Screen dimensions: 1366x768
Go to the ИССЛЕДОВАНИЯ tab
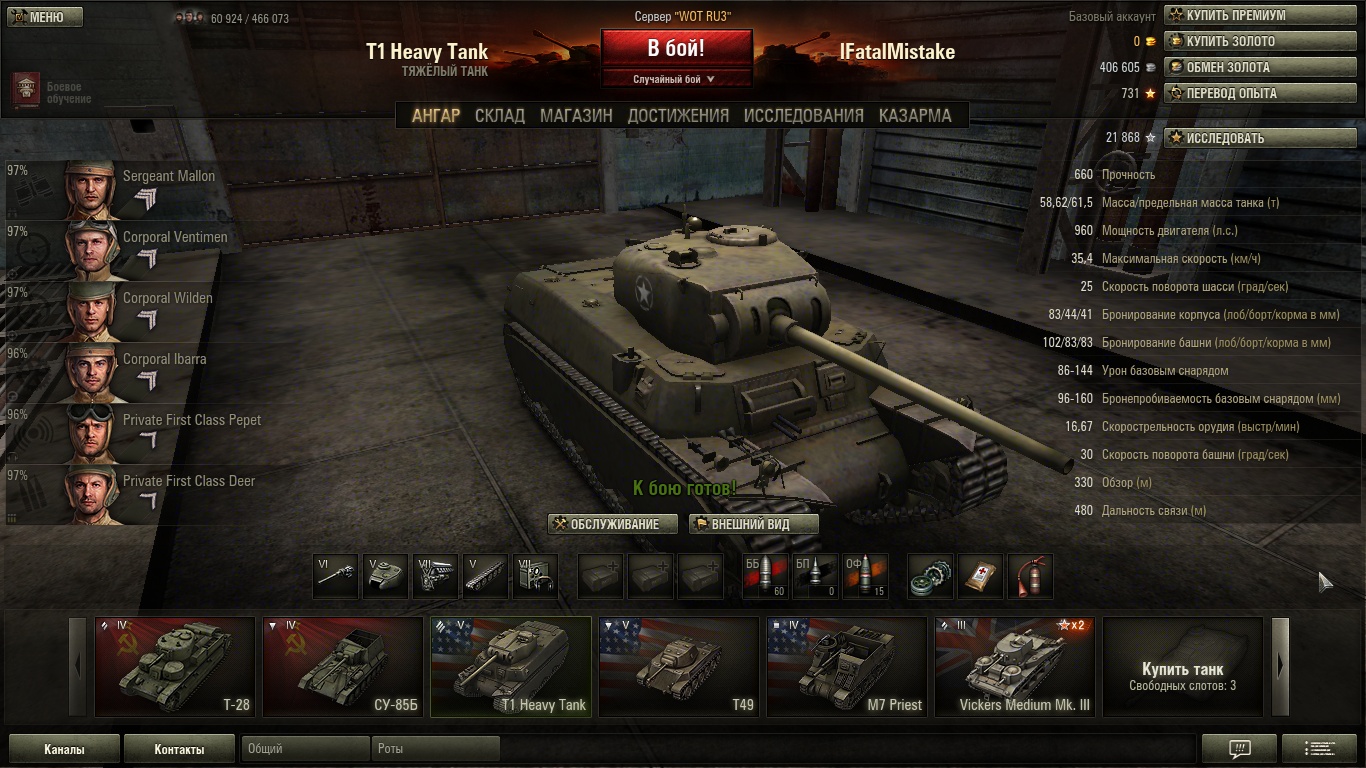(803, 115)
